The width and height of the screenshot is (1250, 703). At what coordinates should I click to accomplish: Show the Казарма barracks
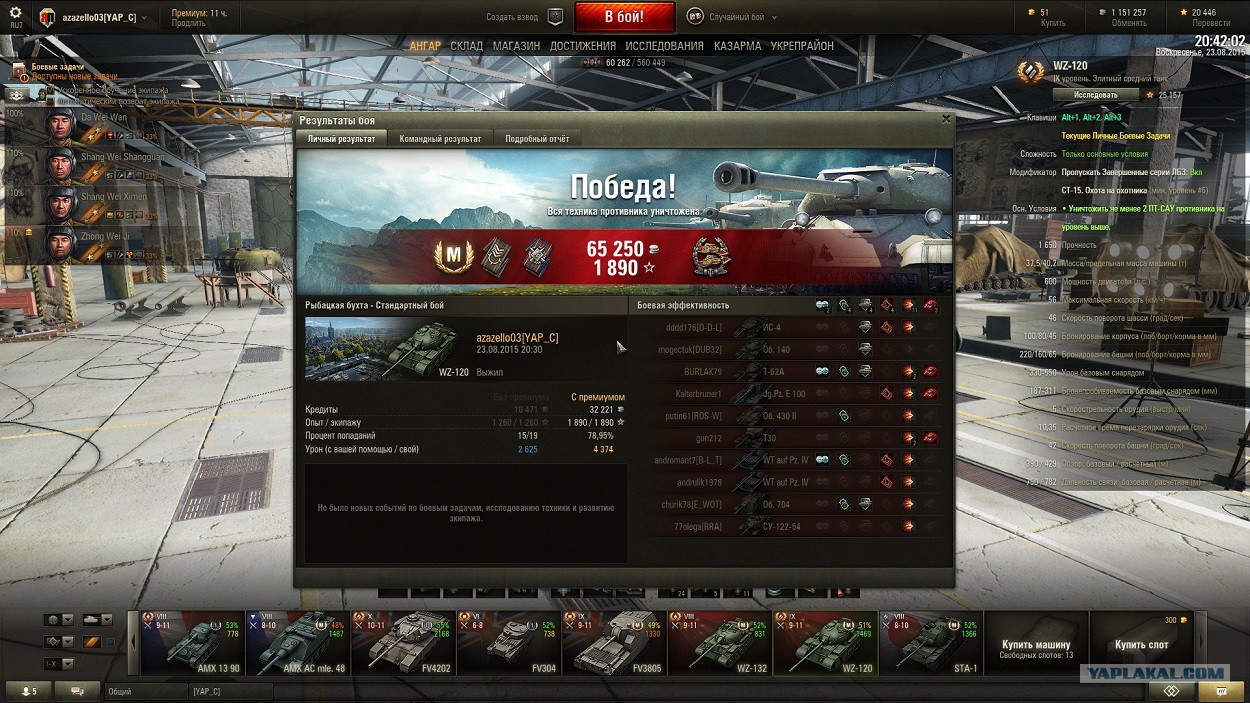738,46
